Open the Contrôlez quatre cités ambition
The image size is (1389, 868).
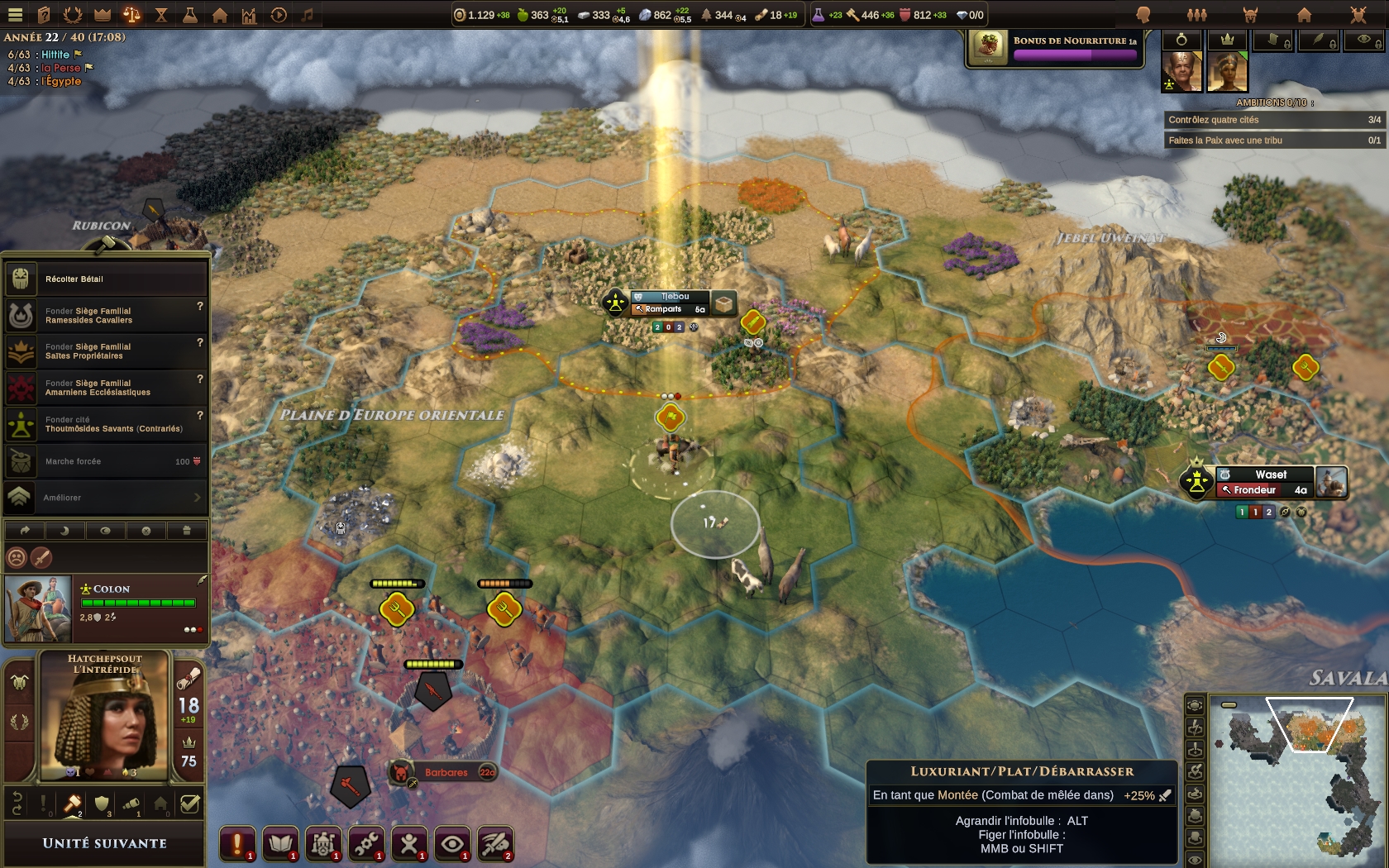[x=1273, y=120]
